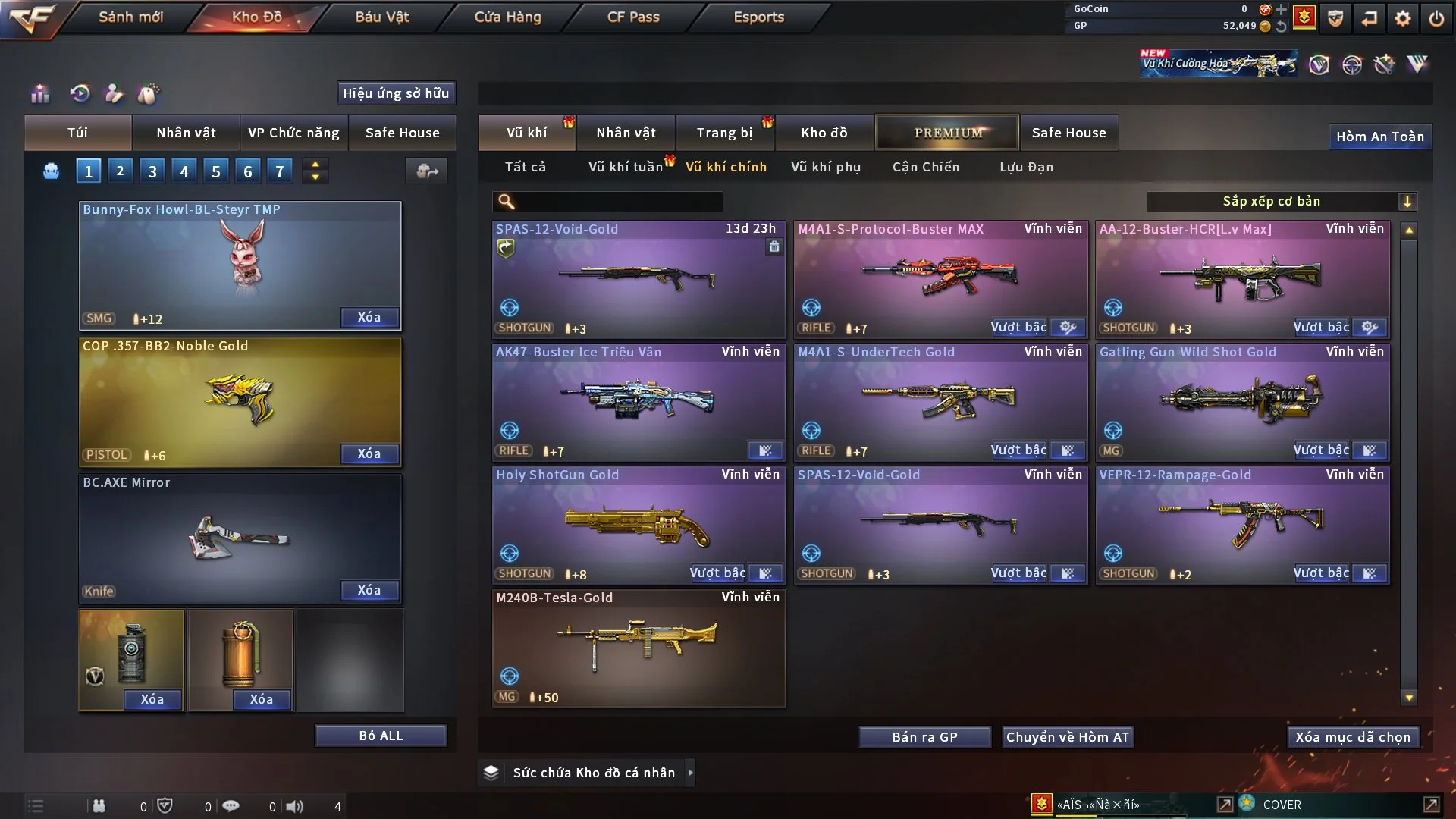Select the PREMIUM tab
The image size is (1456, 819).
coord(947,133)
